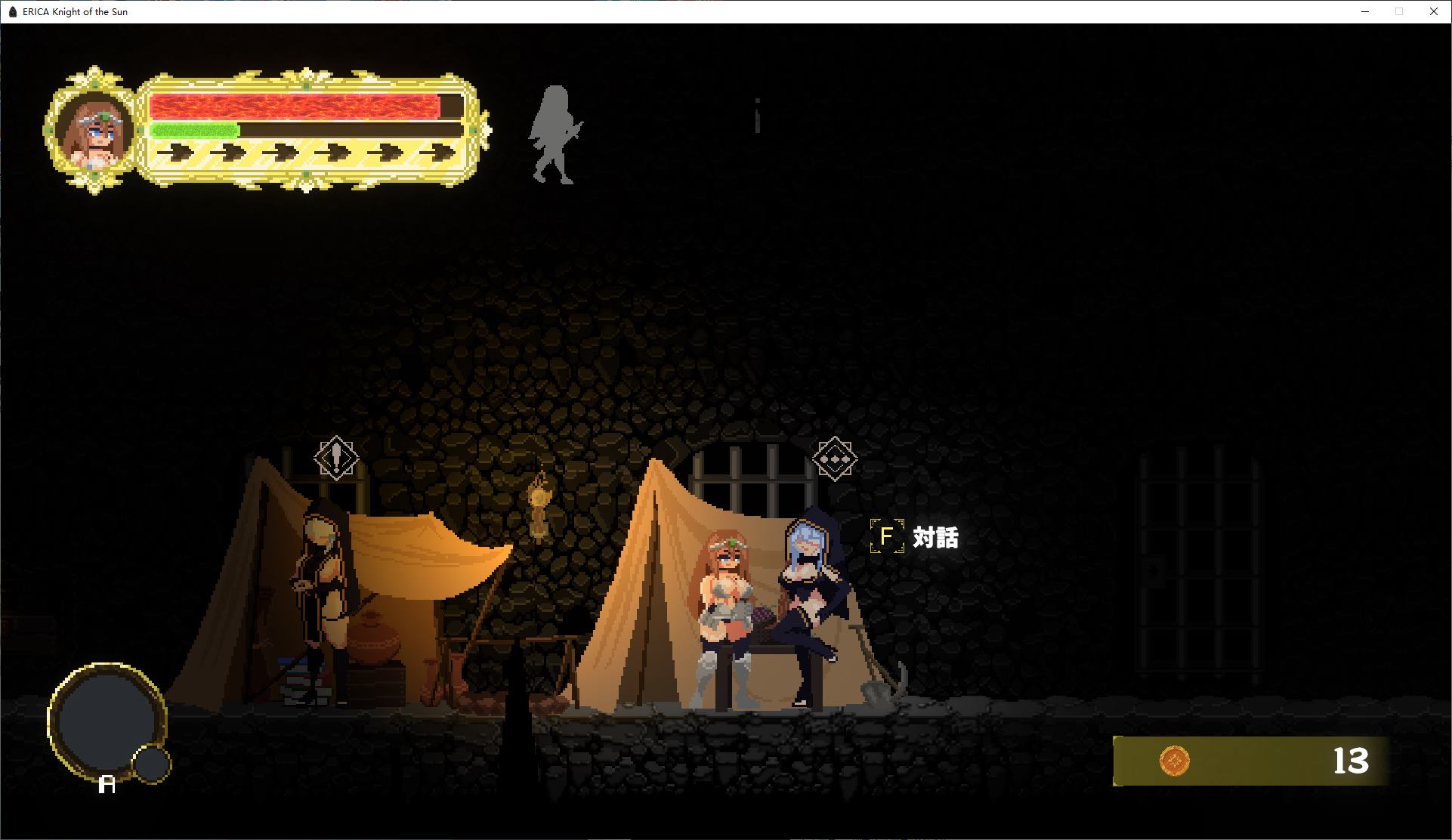The height and width of the screenshot is (840, 1452).
Task: Select the small round secondary slot
Action: (x=151, y=764)
